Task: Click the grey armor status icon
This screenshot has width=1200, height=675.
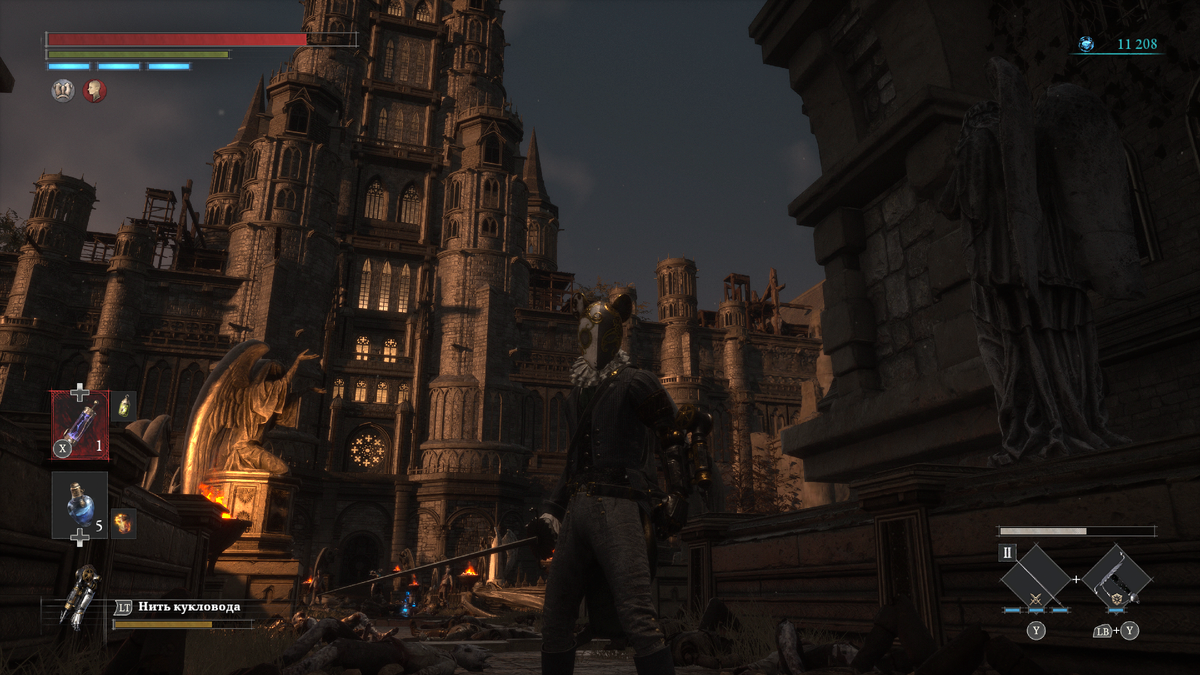Action: click(x=62, y=91)
